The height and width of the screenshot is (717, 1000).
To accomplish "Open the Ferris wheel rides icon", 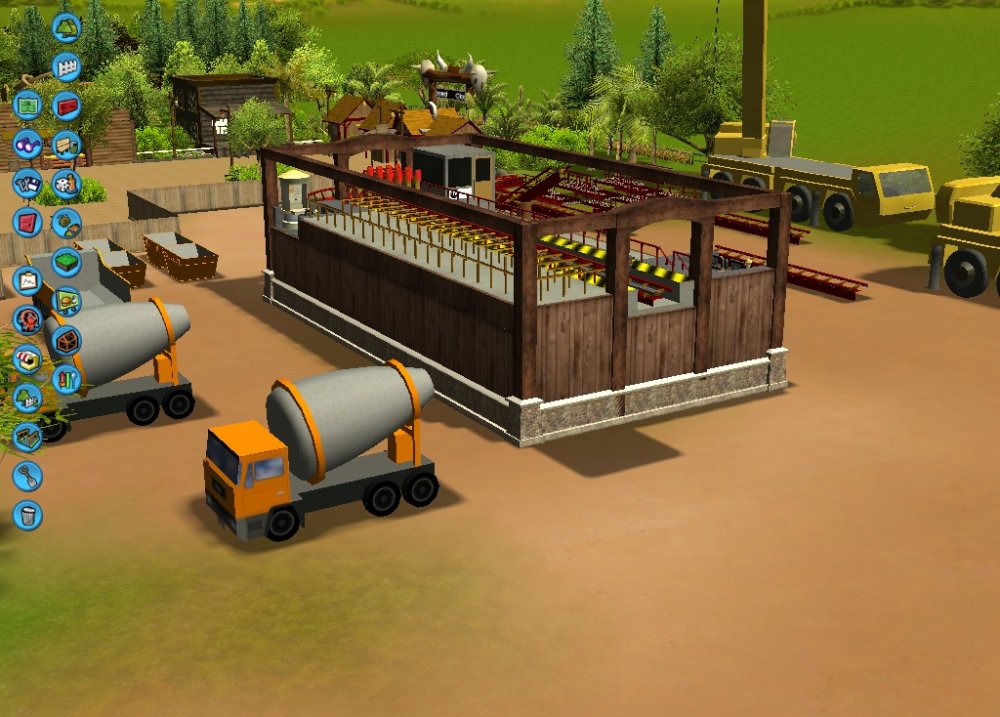I will click(27, 320).
